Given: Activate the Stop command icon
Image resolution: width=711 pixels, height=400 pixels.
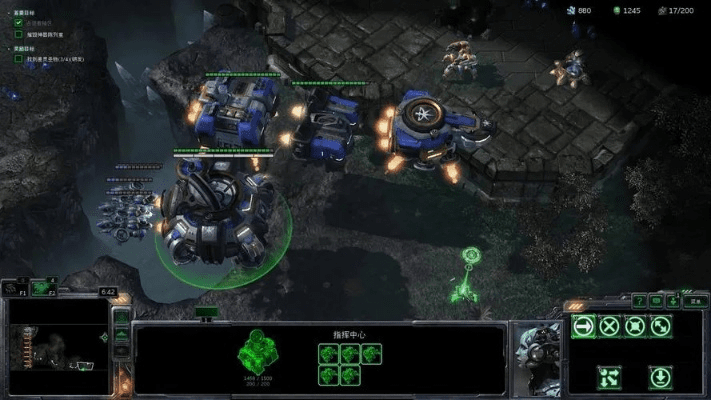Looking at the screenshot, I should tap(609, 326).
